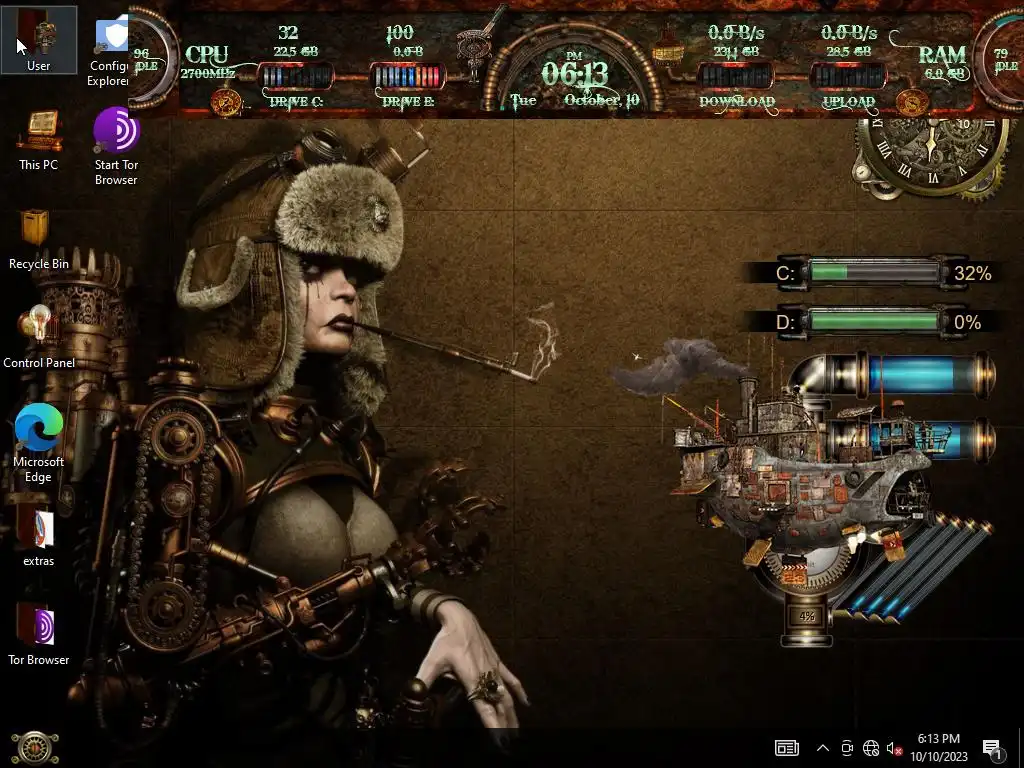The width and height of the screenshot is (1024, 768).
Task: Click the muted speaker volume icon
Action: [x=895, y=748]
